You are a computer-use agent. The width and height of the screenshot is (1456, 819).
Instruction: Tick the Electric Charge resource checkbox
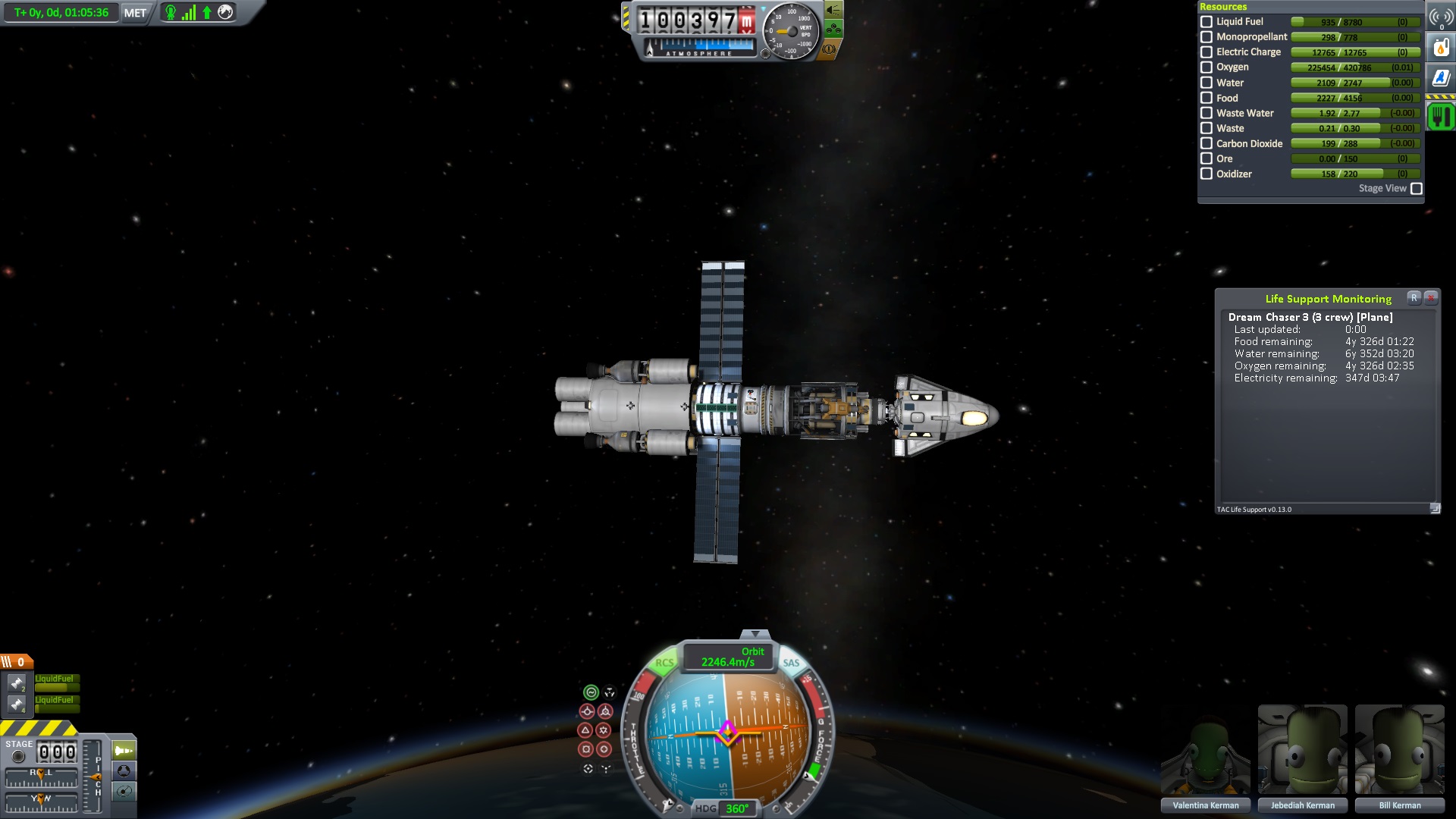tap(1207, 52)
